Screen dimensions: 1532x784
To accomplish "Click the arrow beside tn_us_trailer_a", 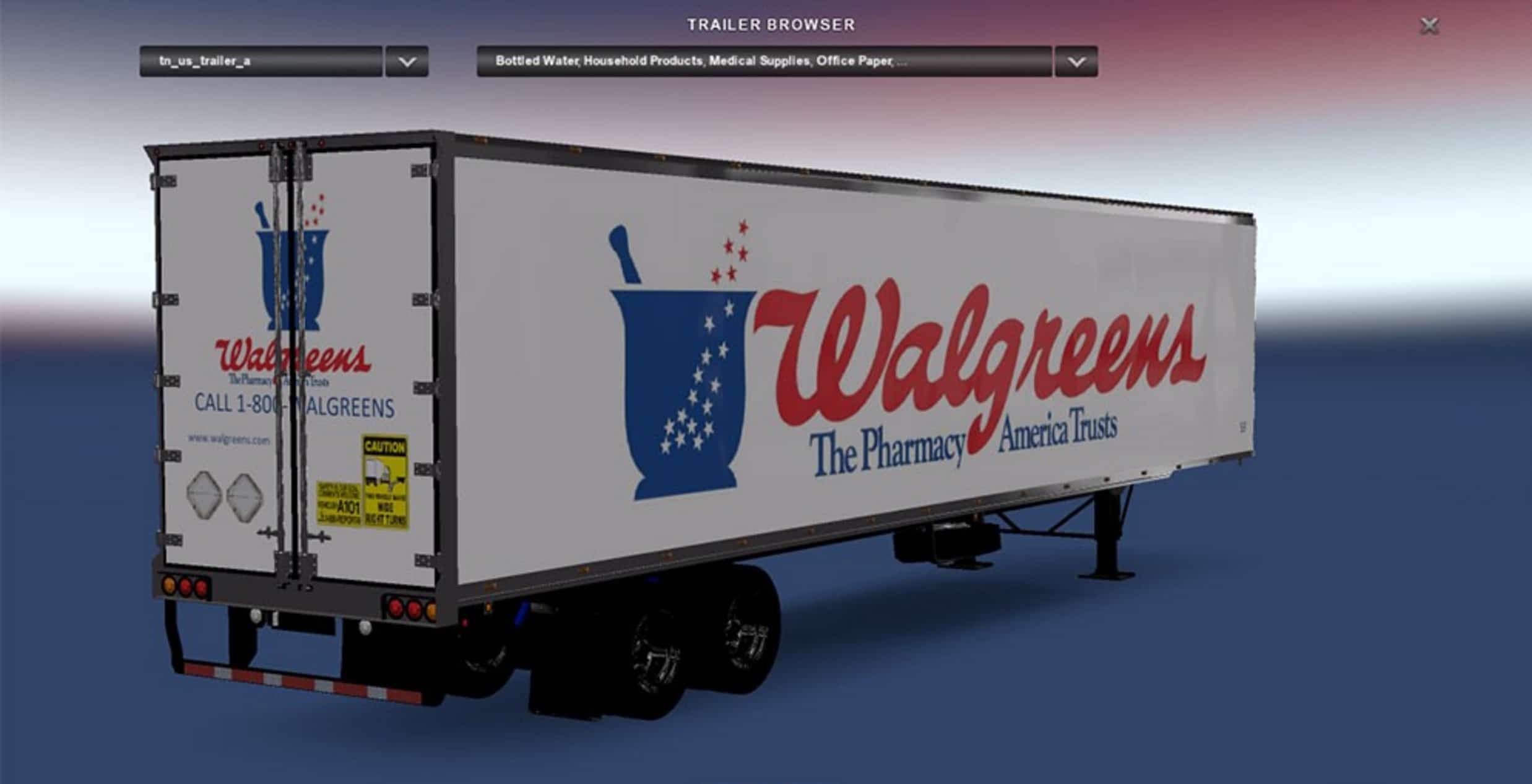I will [x=407, y=61].
